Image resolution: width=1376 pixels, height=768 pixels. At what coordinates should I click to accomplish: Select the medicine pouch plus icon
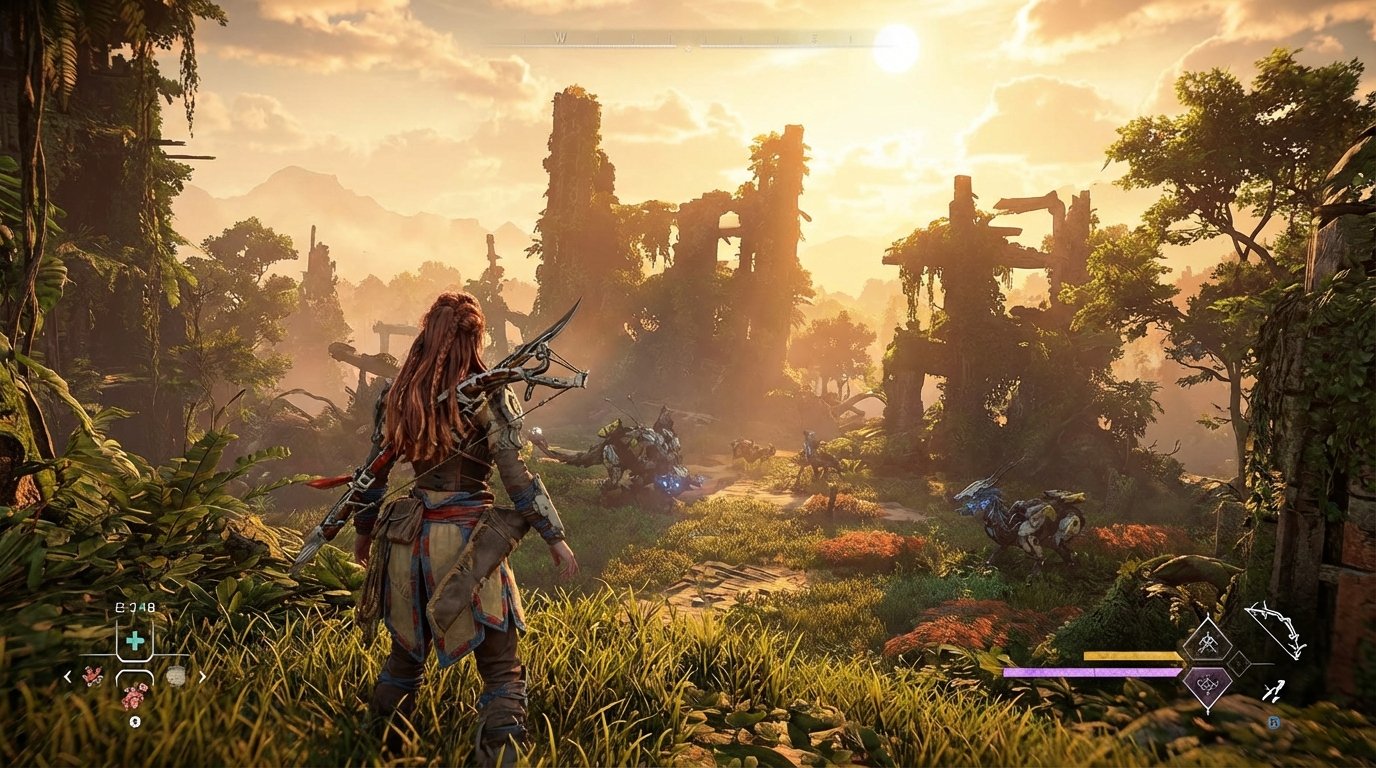tap(133, 639)
